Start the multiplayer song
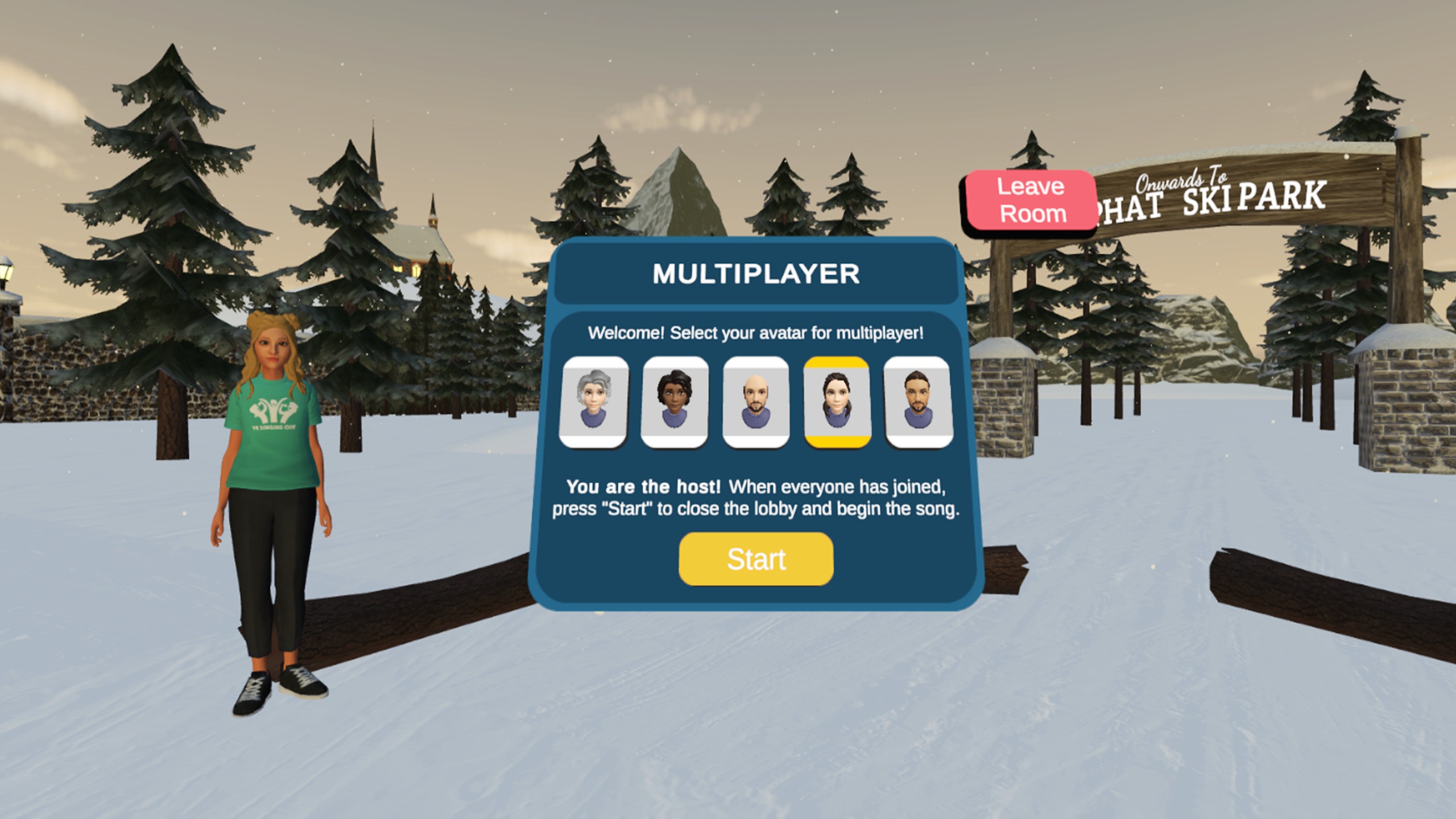Viewport: 1456px width, 819px height. pyautogui.click(x=756, y=559)
